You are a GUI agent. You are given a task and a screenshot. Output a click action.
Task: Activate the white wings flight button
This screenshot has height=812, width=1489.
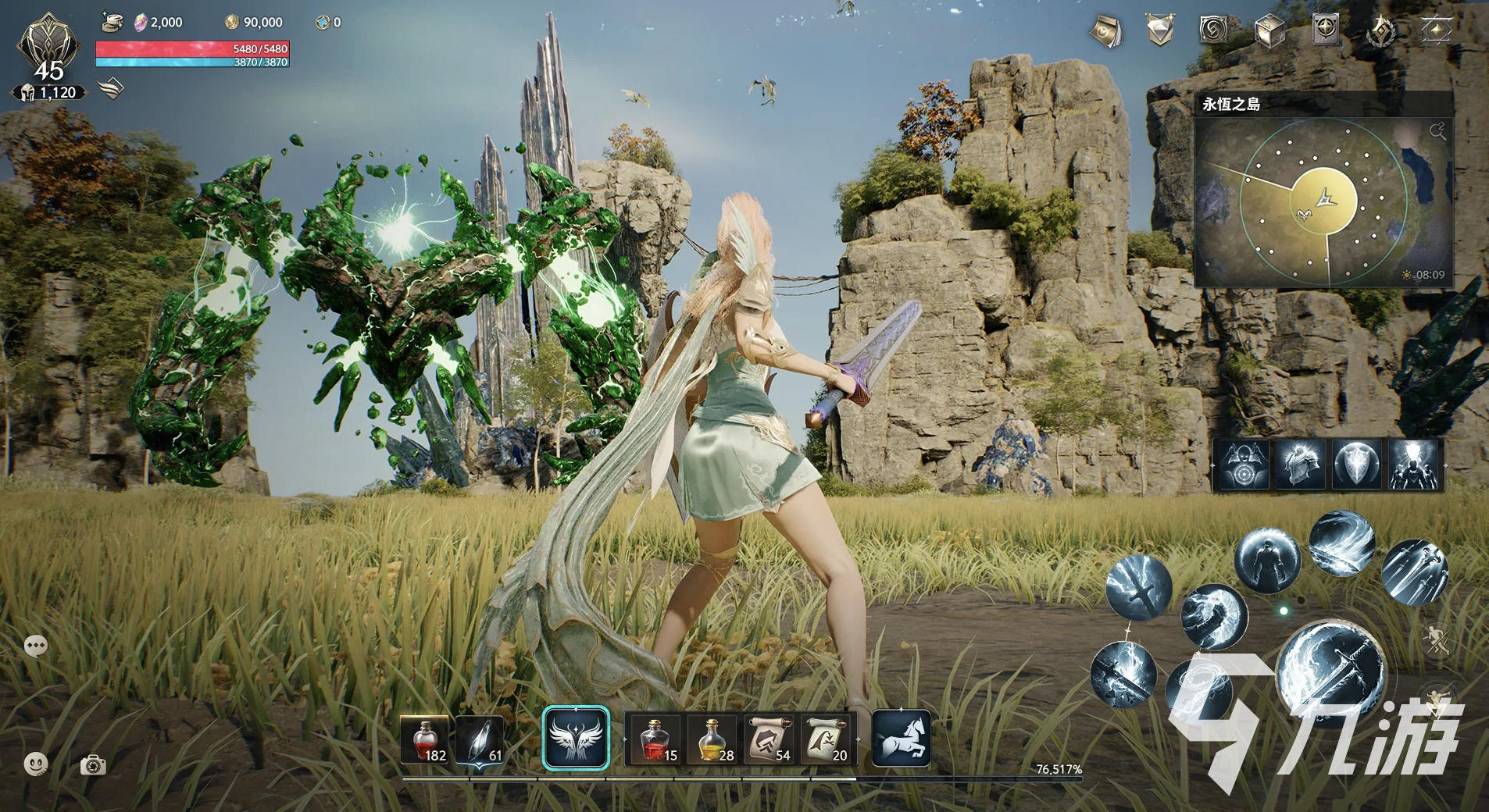(576, 739)
